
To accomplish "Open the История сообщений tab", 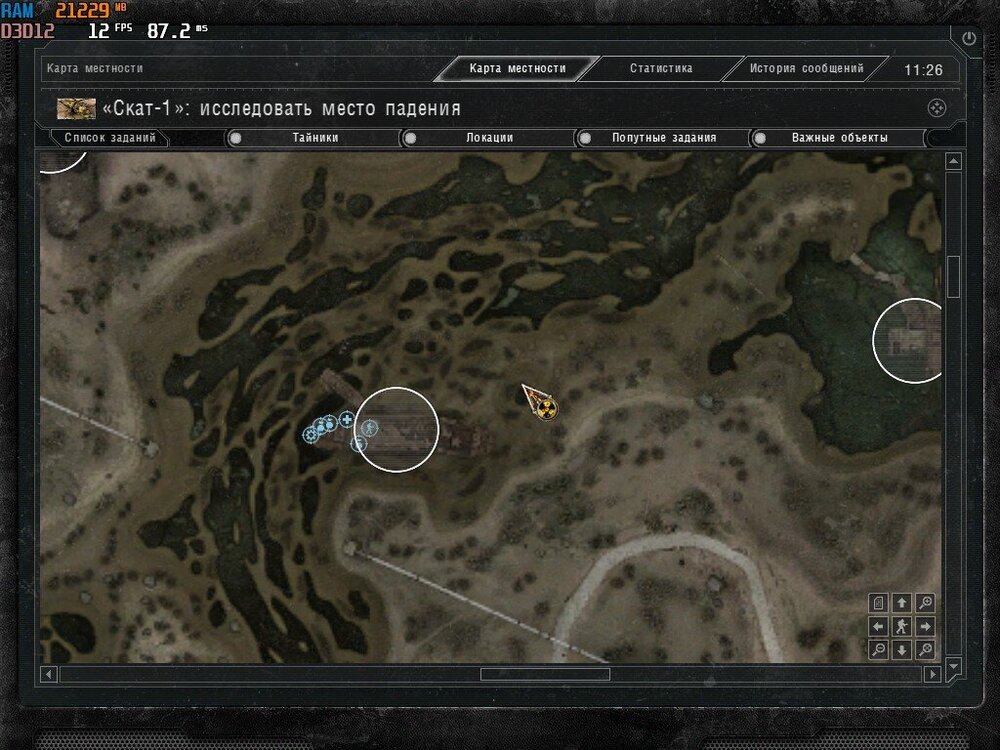I will (x=806, y=69).
